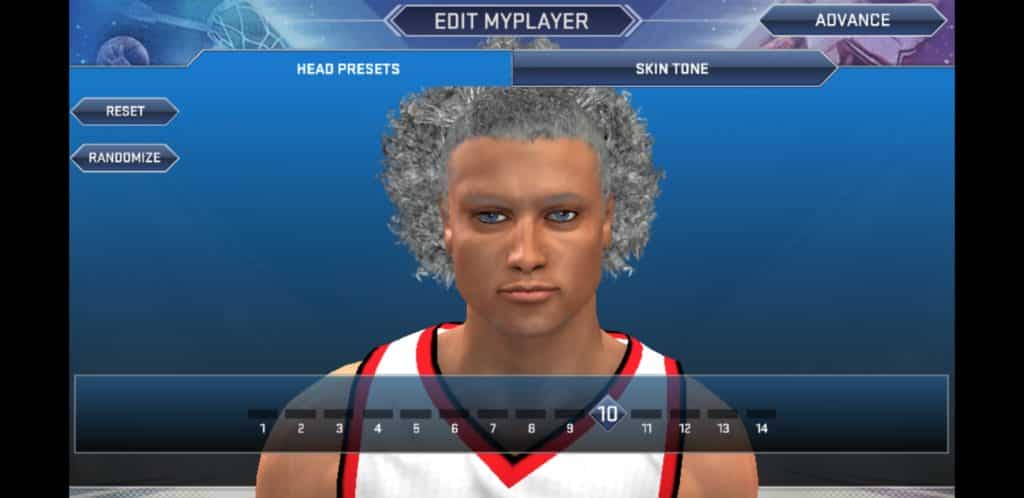Click the Advance button
Image resolution: width=1024 pixels, height=498 pixels.
[x=852, y=20]
